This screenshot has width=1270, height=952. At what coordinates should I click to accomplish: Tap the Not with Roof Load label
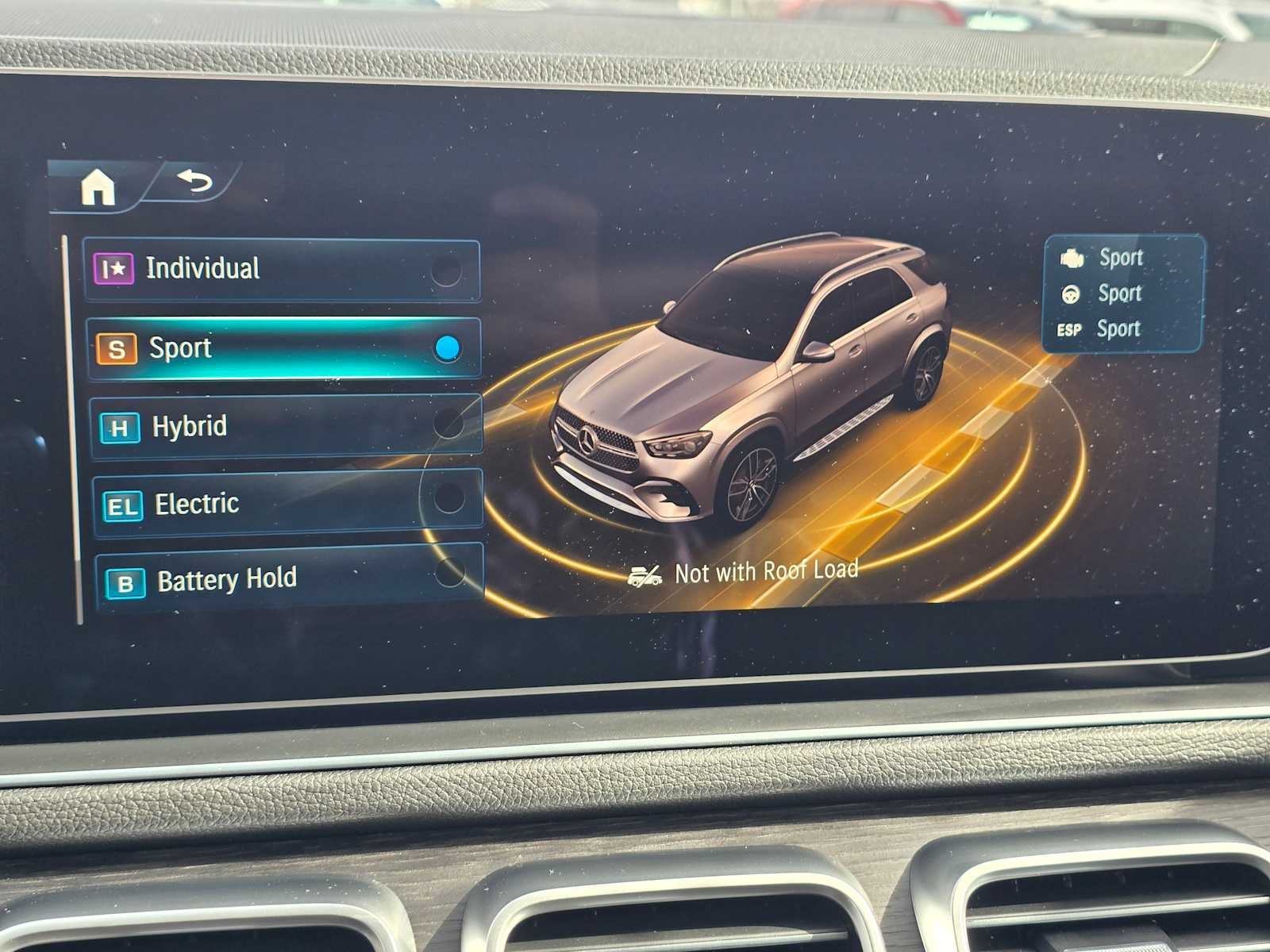(x=764, y=569)
